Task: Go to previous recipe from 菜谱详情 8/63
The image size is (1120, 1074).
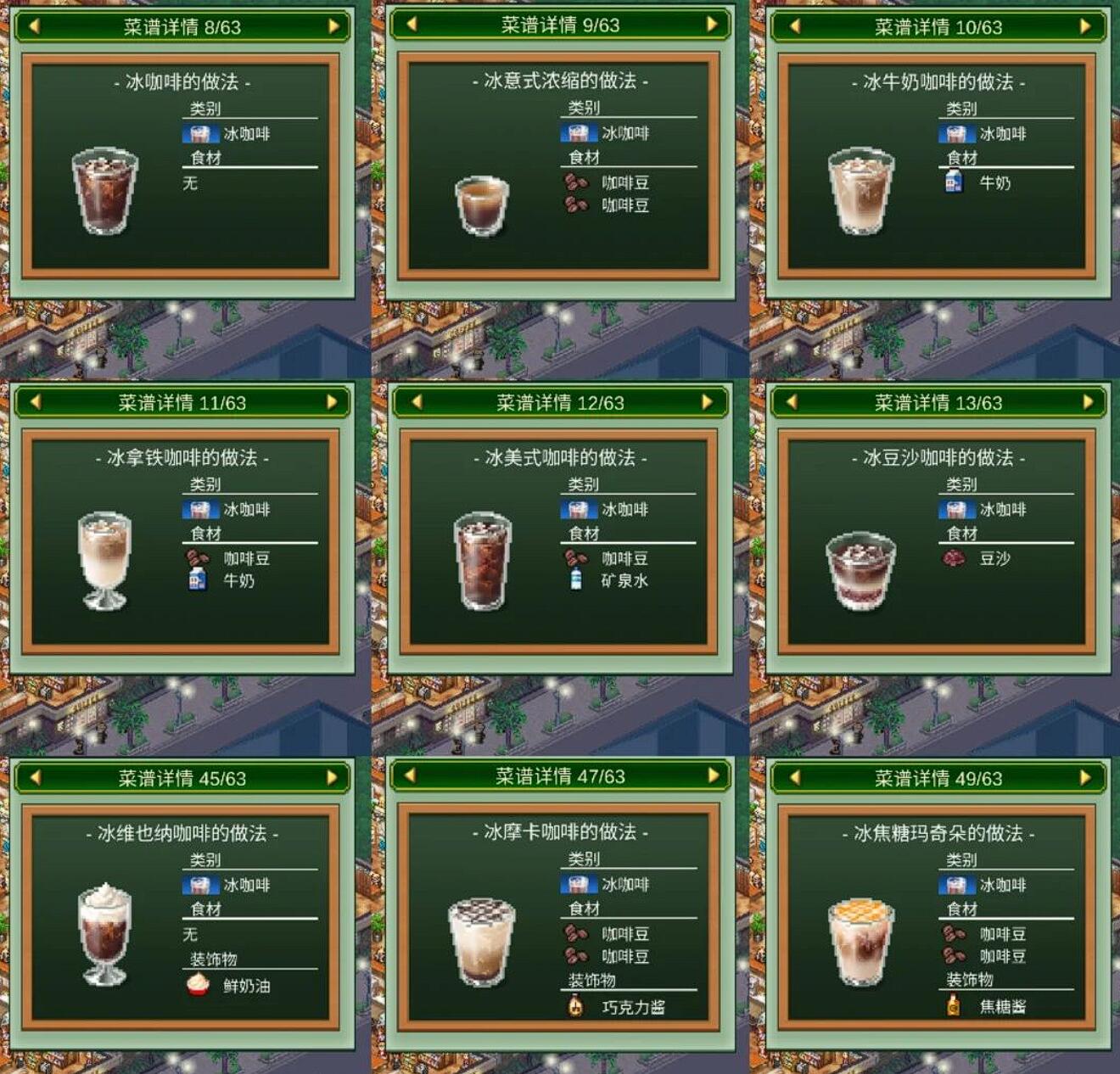Action: (35, 26)
